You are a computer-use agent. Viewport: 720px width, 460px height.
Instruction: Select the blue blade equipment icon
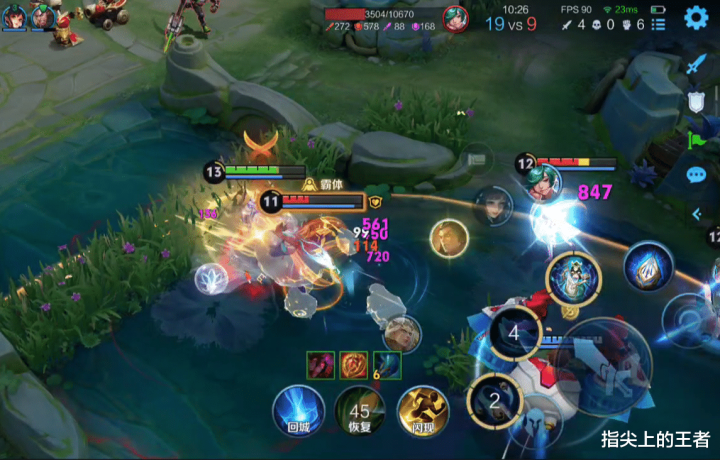pyautogui.click(x=386, y=365)
